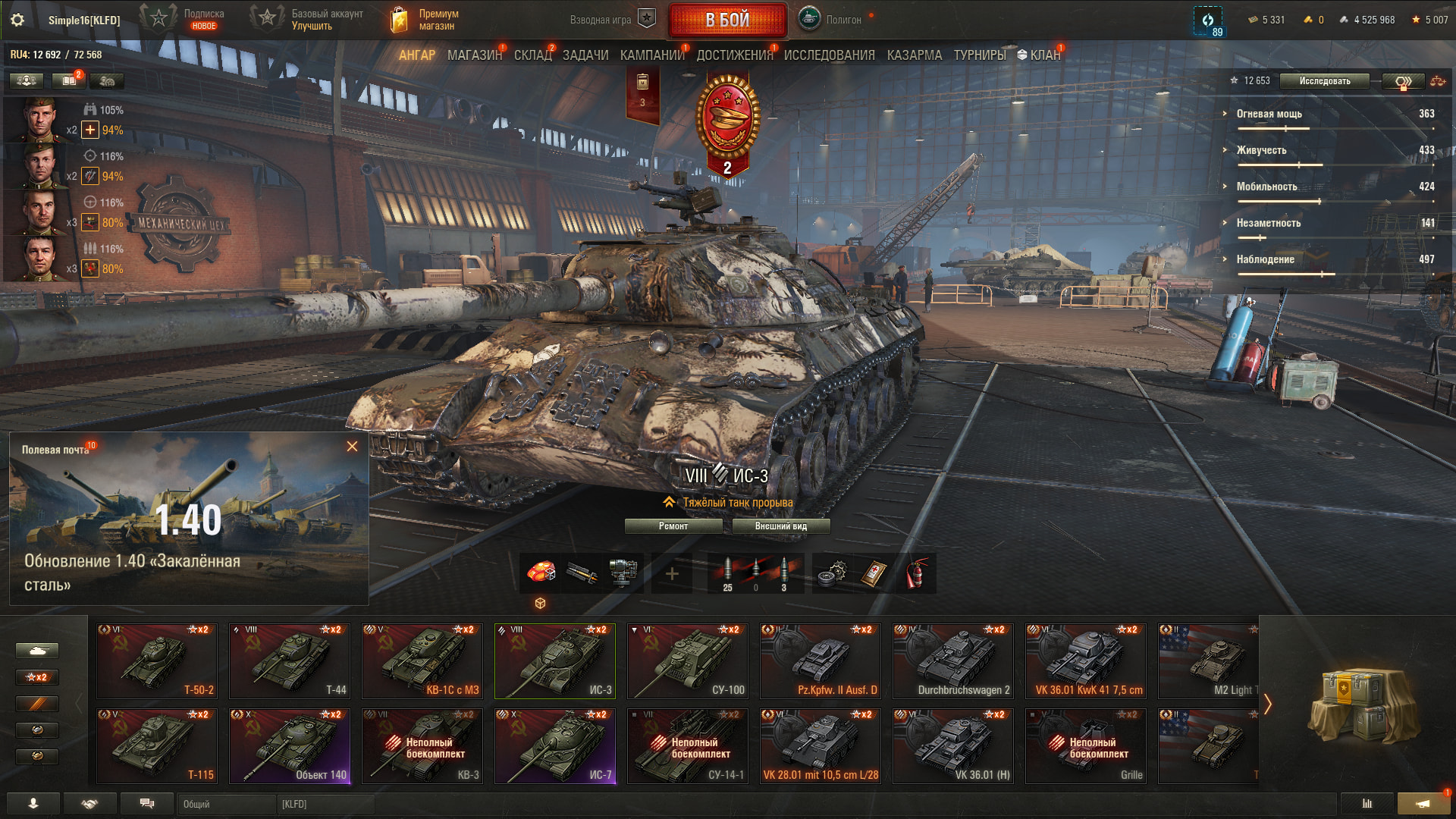Image resolution: width=1456 pixels, height=819 pixels.
Task: Open the ИССЛЕДОВАНИЯ research tab
Action: (x=829, y=55)
